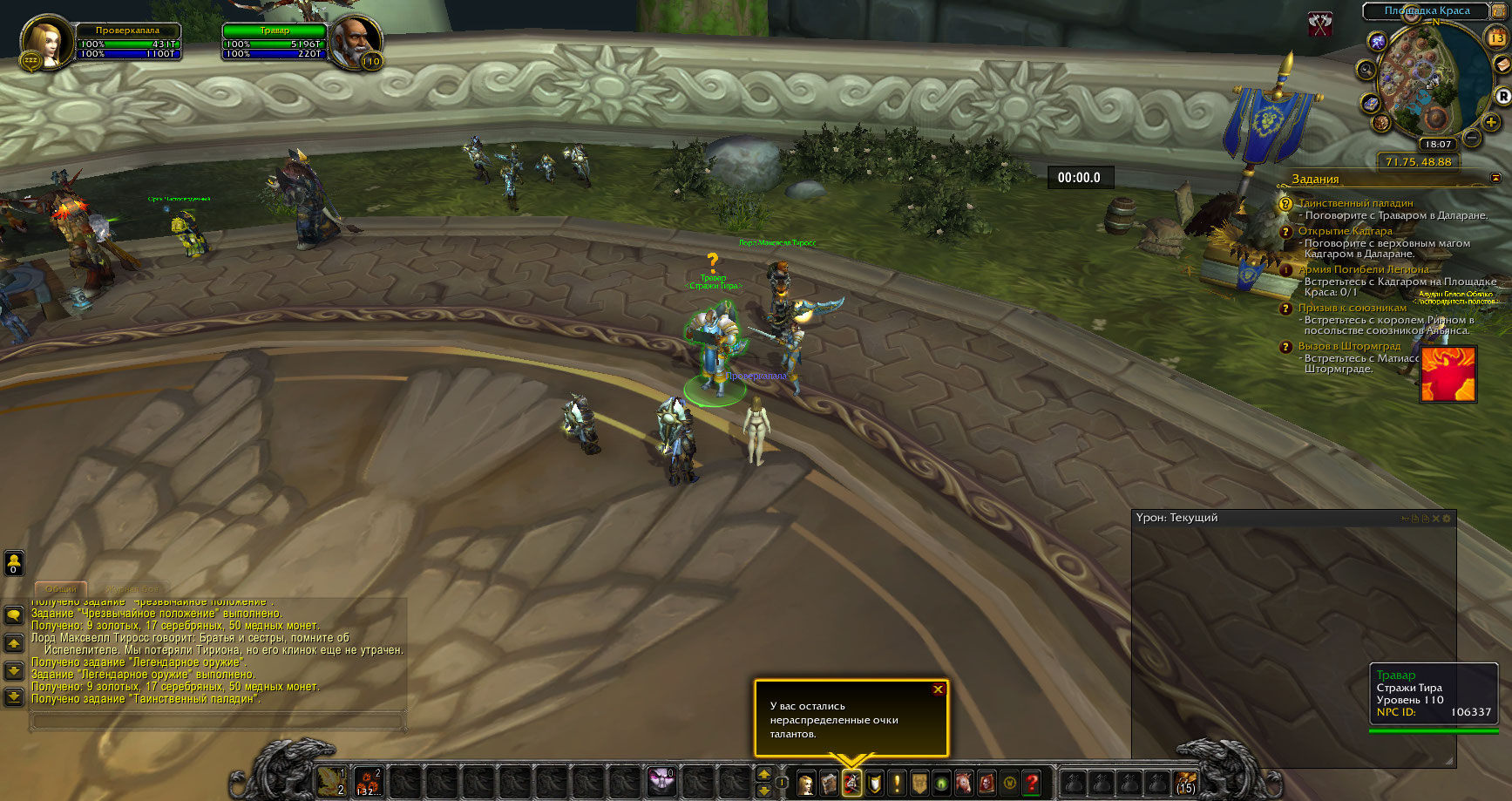Jump chat to bottom with last arrow button
This screenshot has width=1512, height=801.
point(14,696)
